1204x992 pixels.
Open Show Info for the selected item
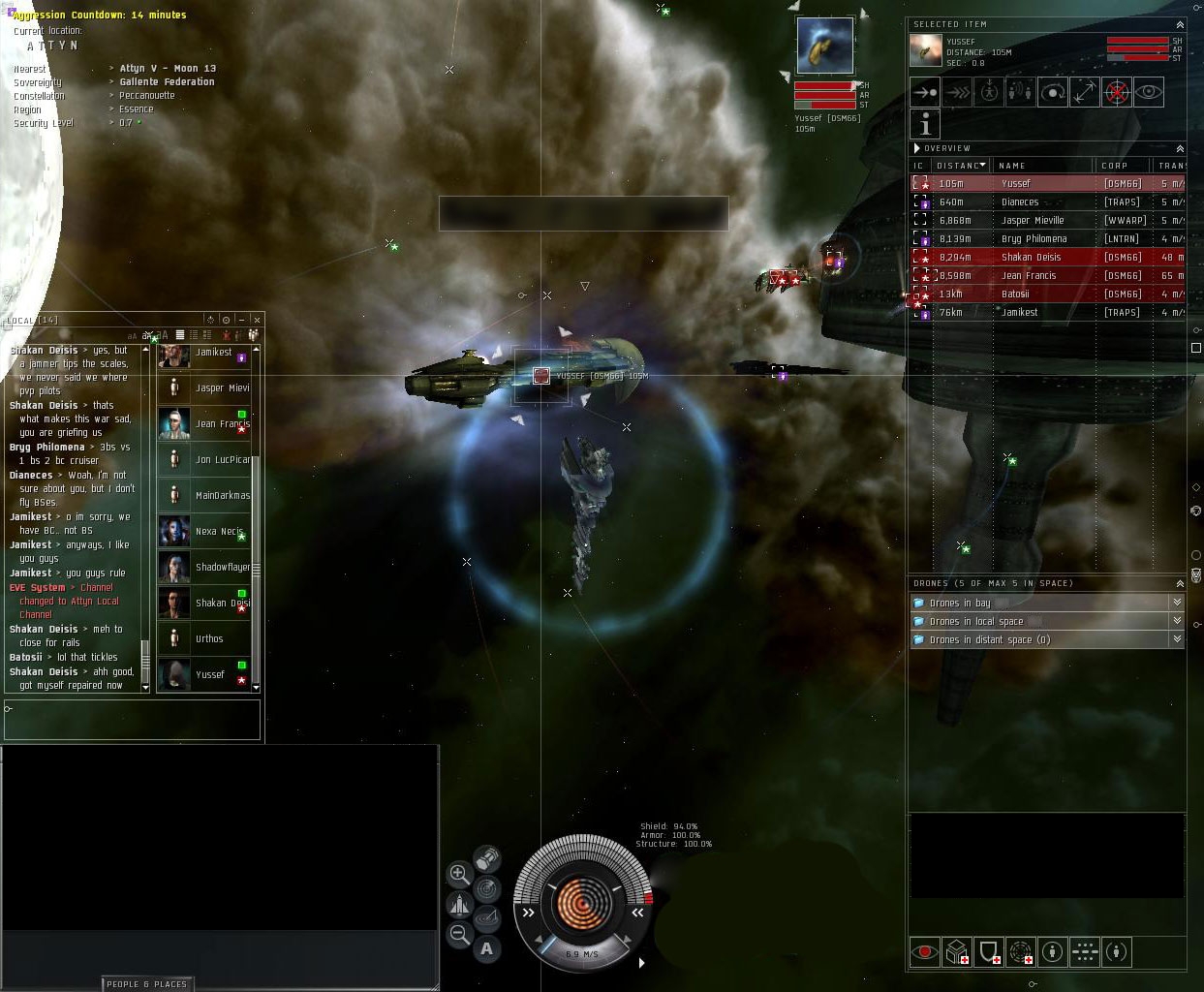pyautogui.click(x=925, y=124)
